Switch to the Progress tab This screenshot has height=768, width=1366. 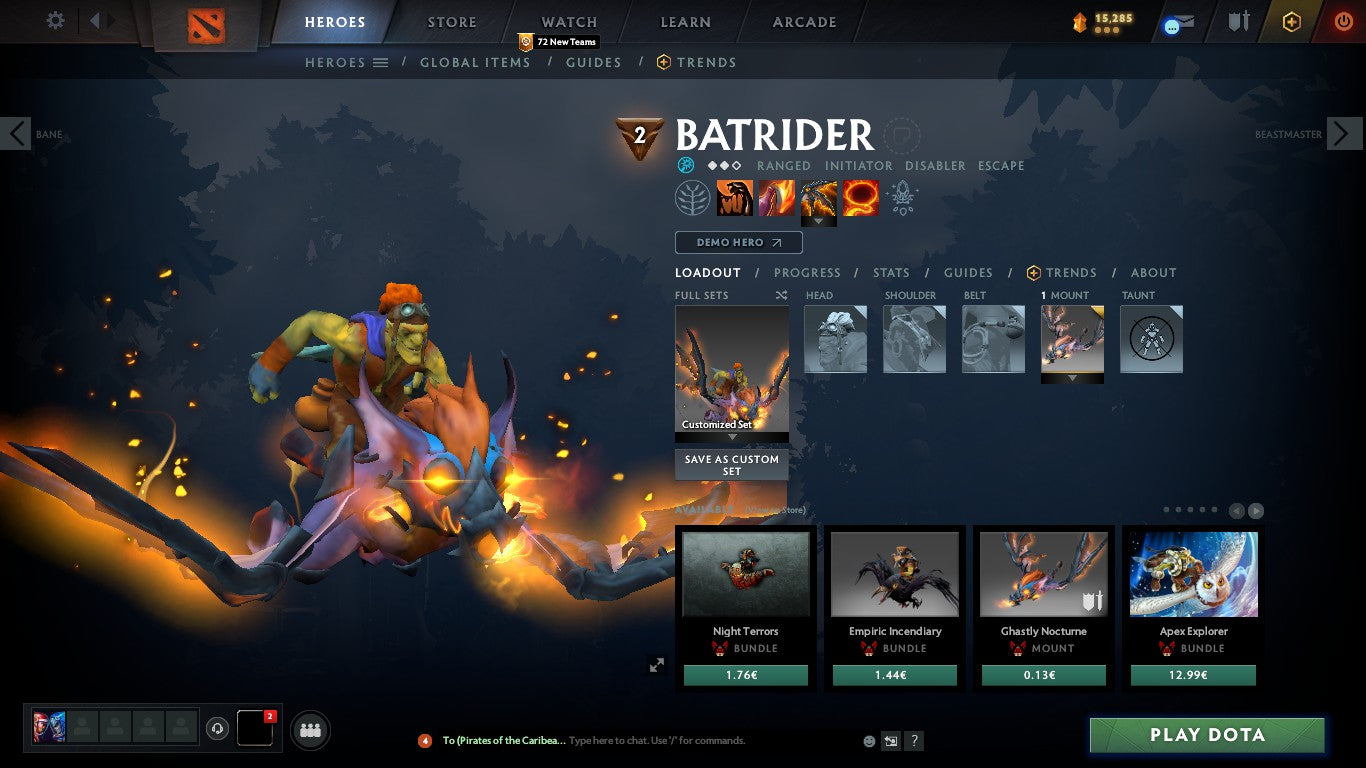click(808, 272)
